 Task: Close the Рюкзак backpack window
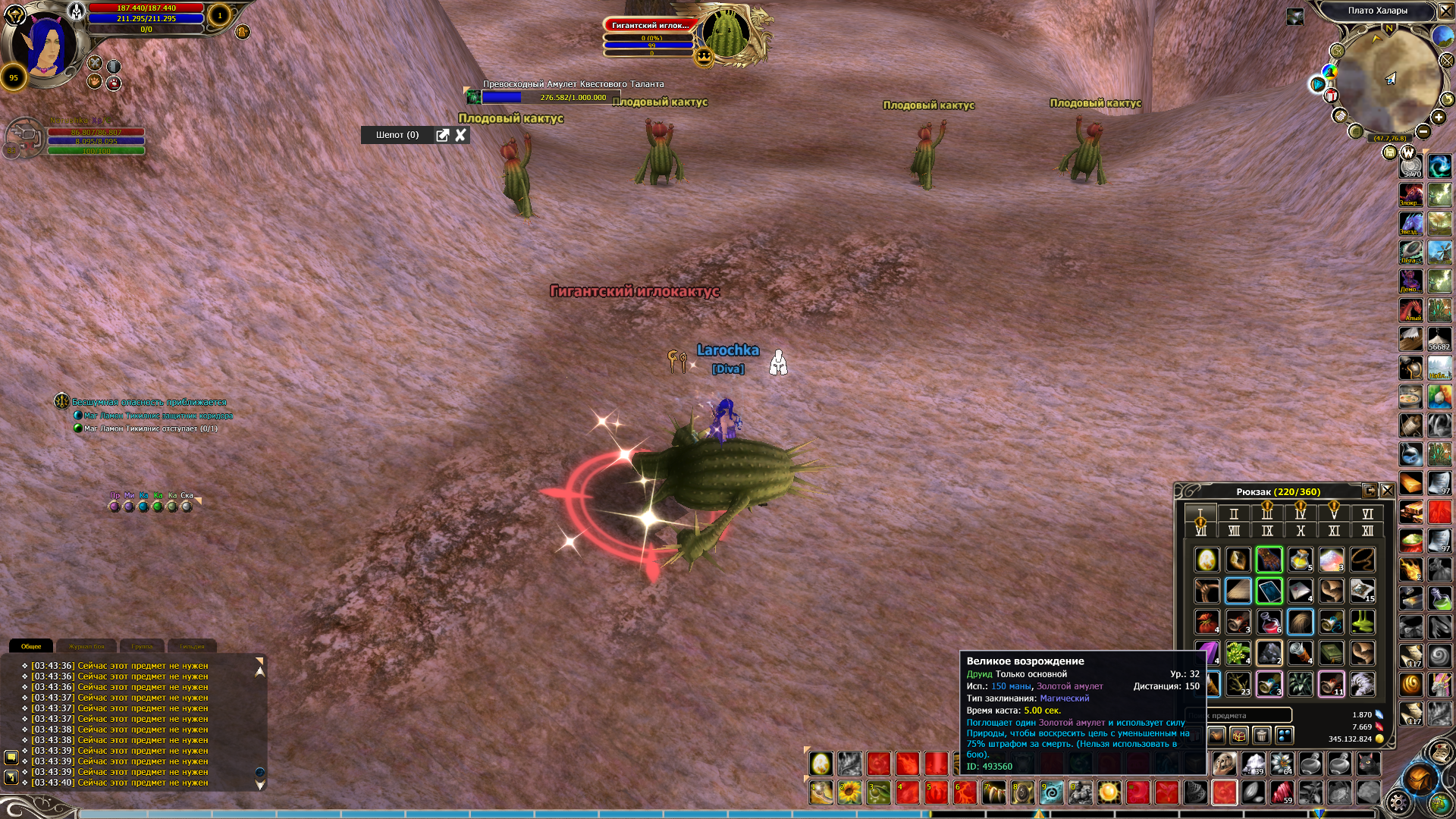[x=1387, y=491]
